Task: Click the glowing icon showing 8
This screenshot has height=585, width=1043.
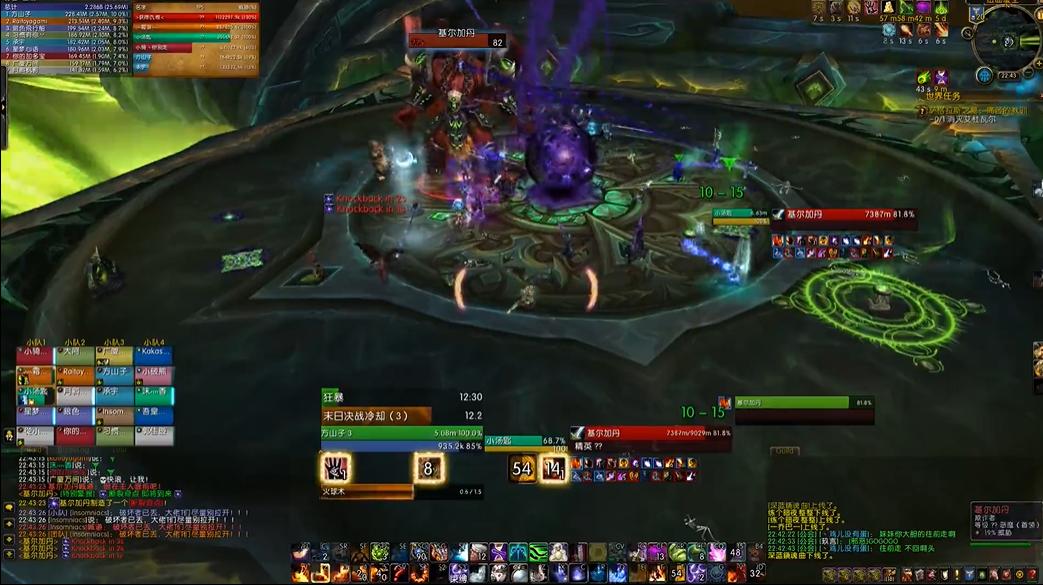Action: [x=428, y=468]
